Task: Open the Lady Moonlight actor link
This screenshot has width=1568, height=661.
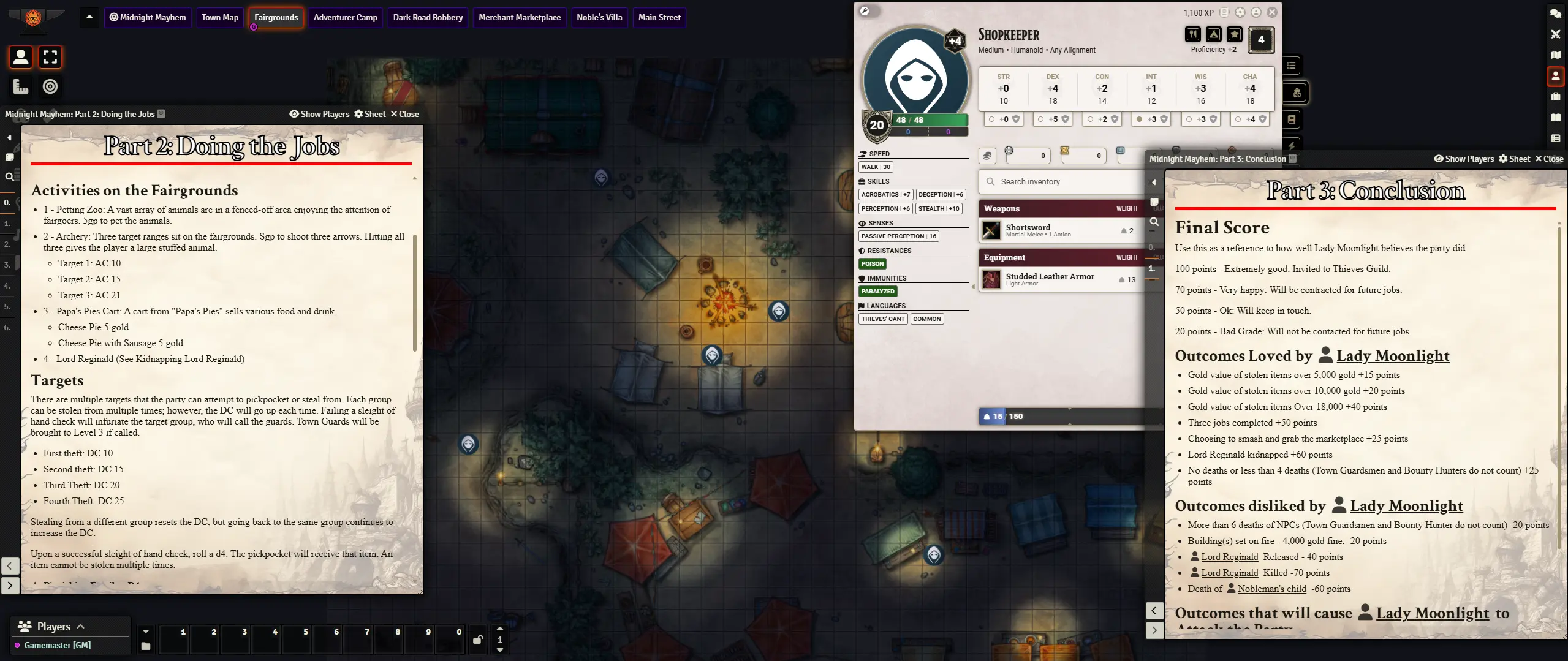Action: pyautogui.click(x=1392, y=356)
